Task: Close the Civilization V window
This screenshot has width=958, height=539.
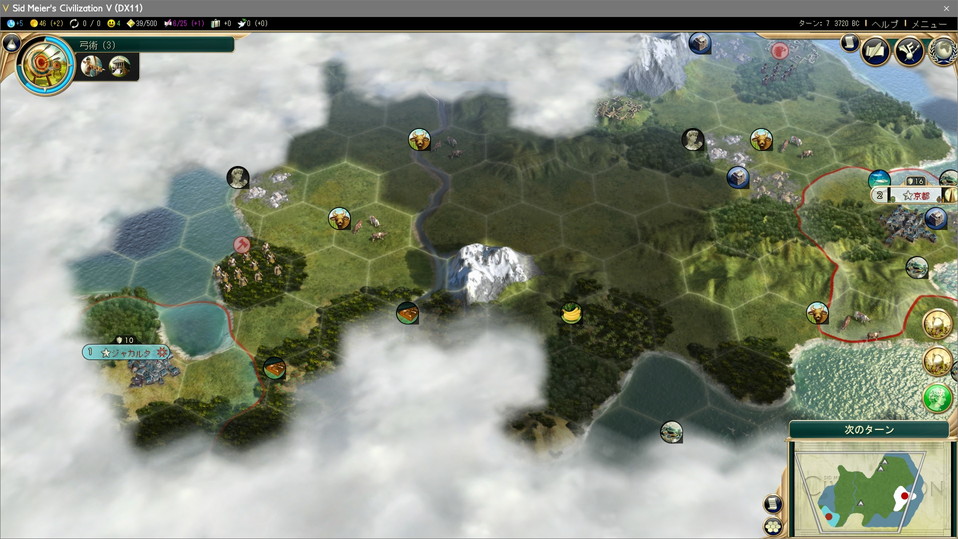Action: coord(946,8)
